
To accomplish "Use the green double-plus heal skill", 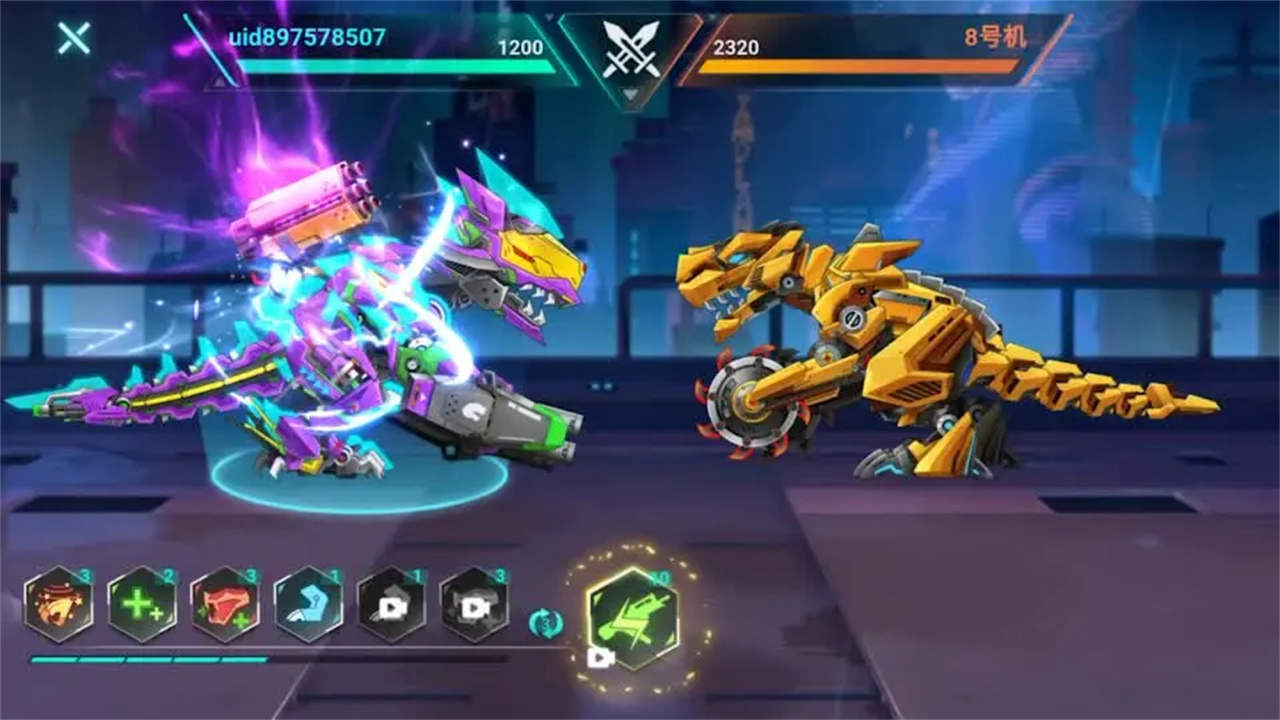I will click(142, 604).
